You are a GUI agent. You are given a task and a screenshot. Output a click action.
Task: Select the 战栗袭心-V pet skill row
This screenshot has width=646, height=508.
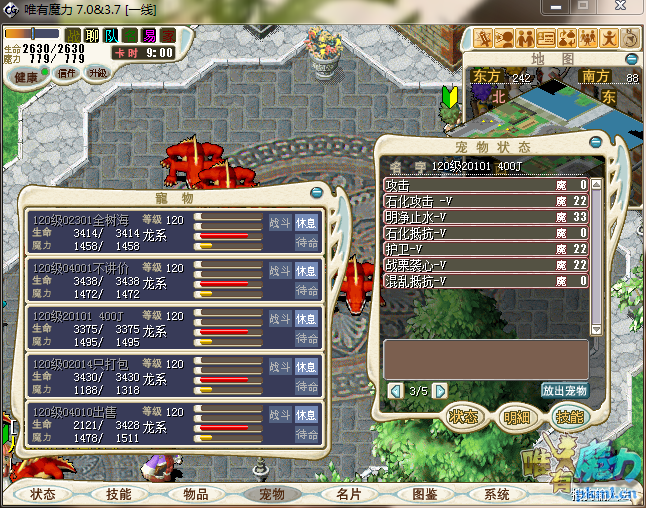[486, 264]
